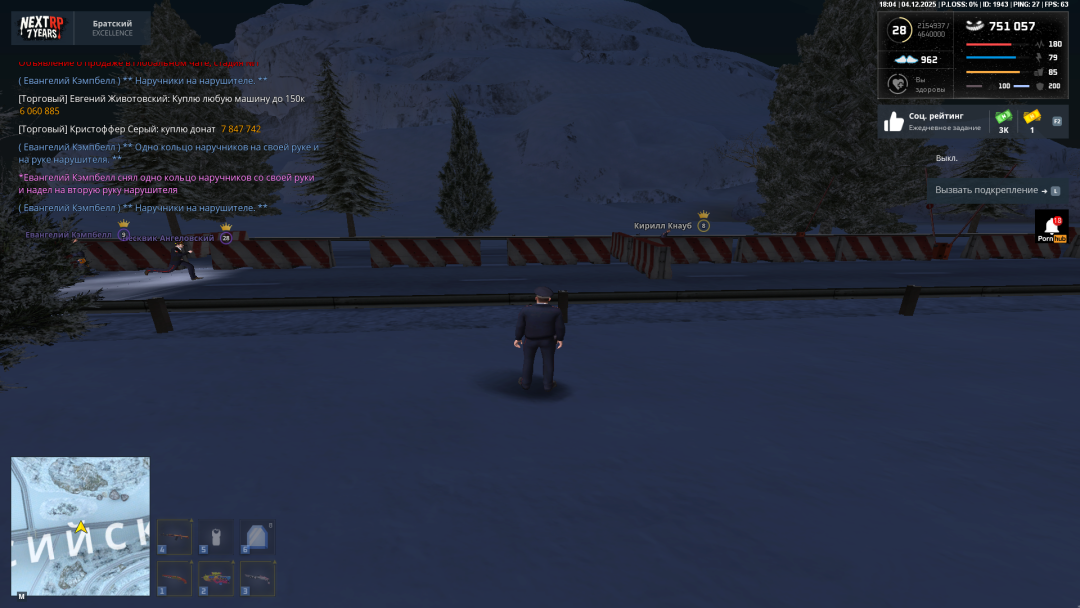This screenshot has height=608, width=1080.
Task: Equip the colorful graffiti rifle in slot 2
Action: 216,578
